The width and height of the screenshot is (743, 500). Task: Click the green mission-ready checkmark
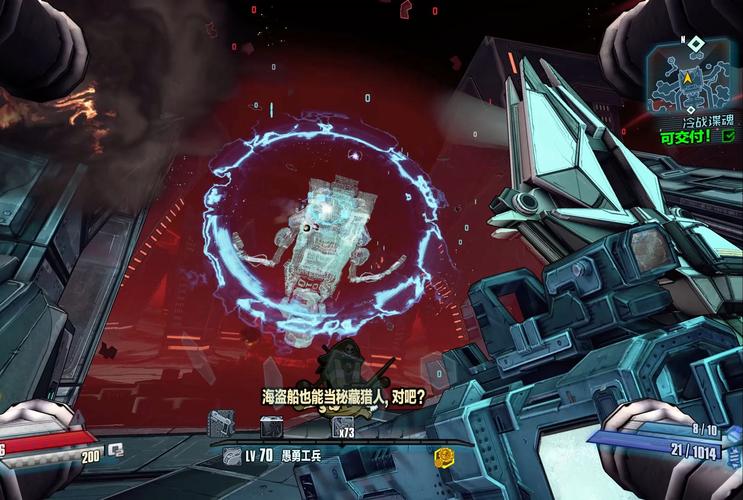tap(728, 139)
